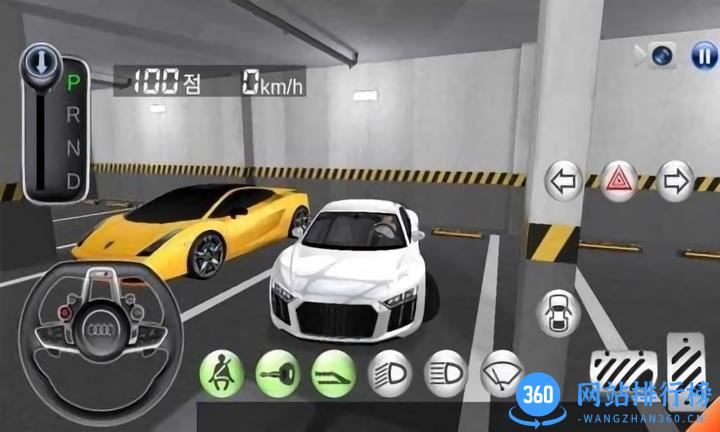Viewport: 720px width, 432px height.
Task: Toggle the green seatbelt button
Action: coord(222,373)
